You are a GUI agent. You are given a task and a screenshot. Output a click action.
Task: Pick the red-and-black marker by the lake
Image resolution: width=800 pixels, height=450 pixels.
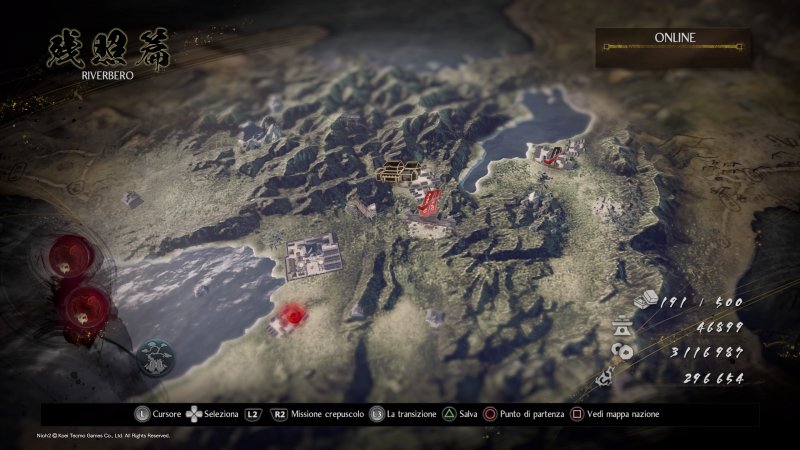click(549, 152)
